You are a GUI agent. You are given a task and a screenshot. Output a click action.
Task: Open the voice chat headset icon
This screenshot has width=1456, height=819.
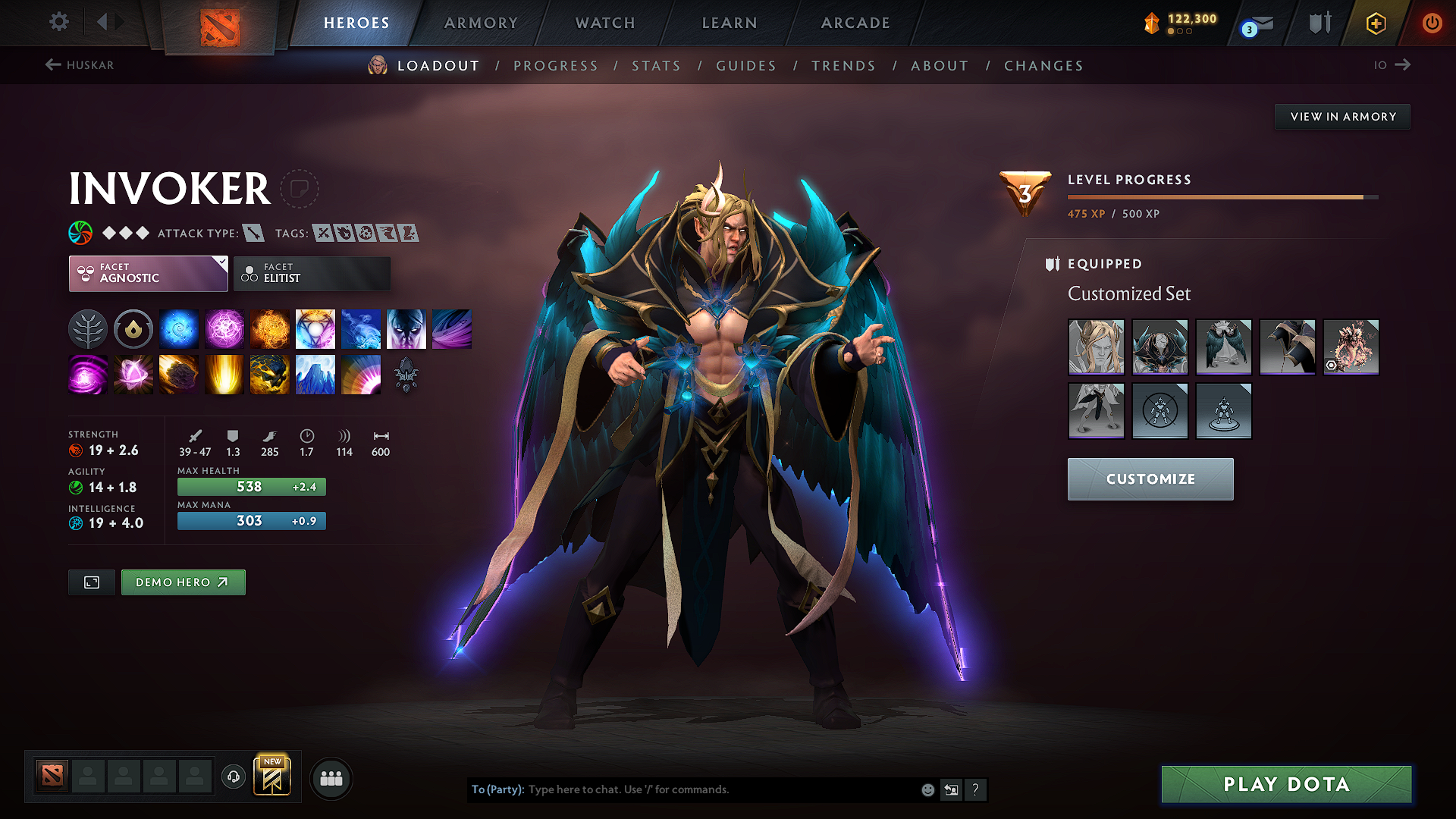pos(233,778)
